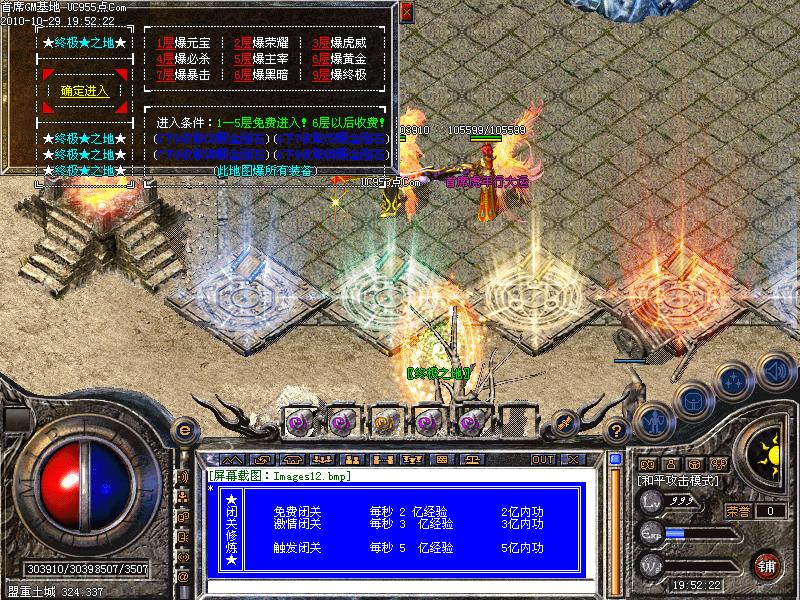Click the round 'e' button
The width and height of the screenshot is (800, 600).
(184, 430)
